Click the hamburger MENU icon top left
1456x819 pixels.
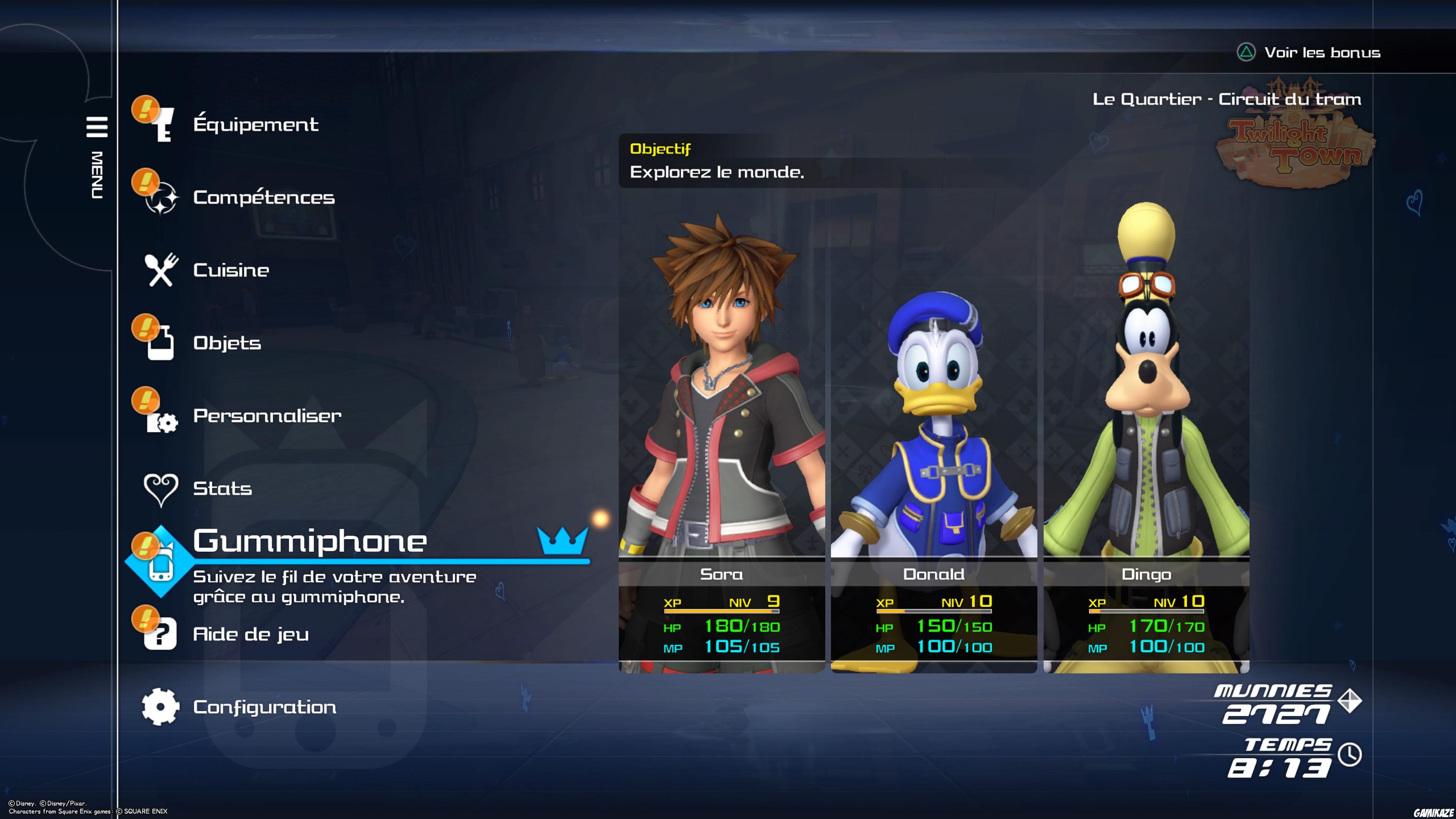click(x=97, y=127)
